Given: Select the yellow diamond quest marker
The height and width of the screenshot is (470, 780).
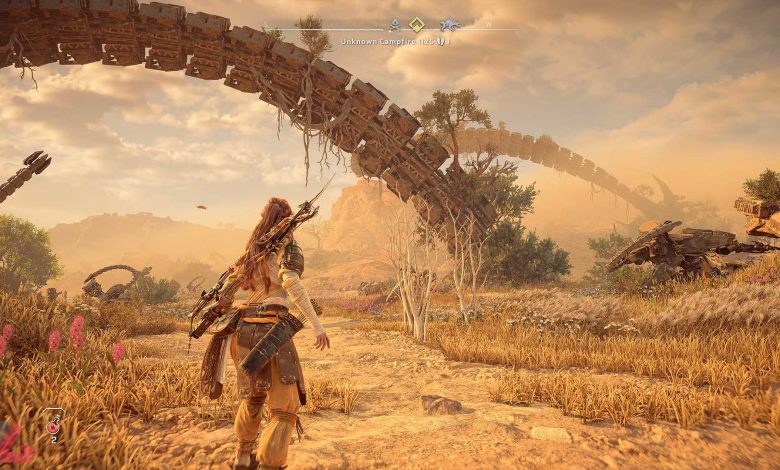Looking at the screenshot, I should pos(417,25).
